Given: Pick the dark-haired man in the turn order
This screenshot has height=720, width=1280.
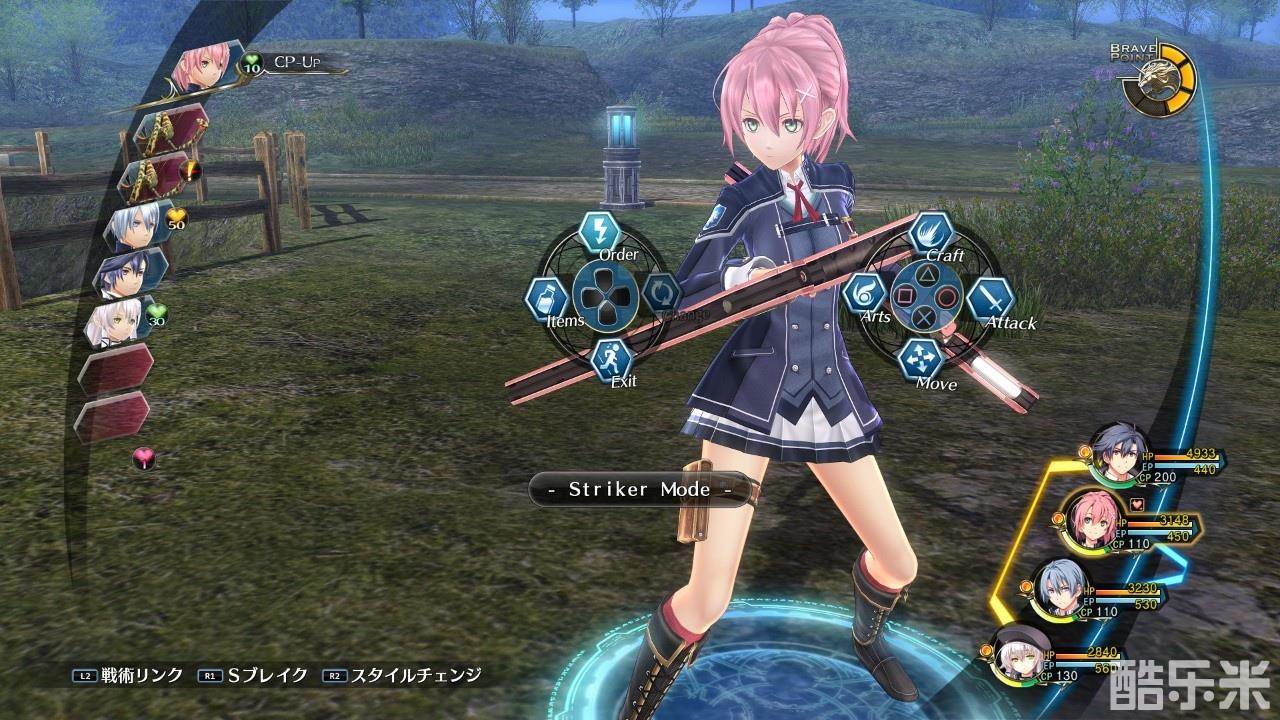Looking at the screenshot, I should point(128,274).
